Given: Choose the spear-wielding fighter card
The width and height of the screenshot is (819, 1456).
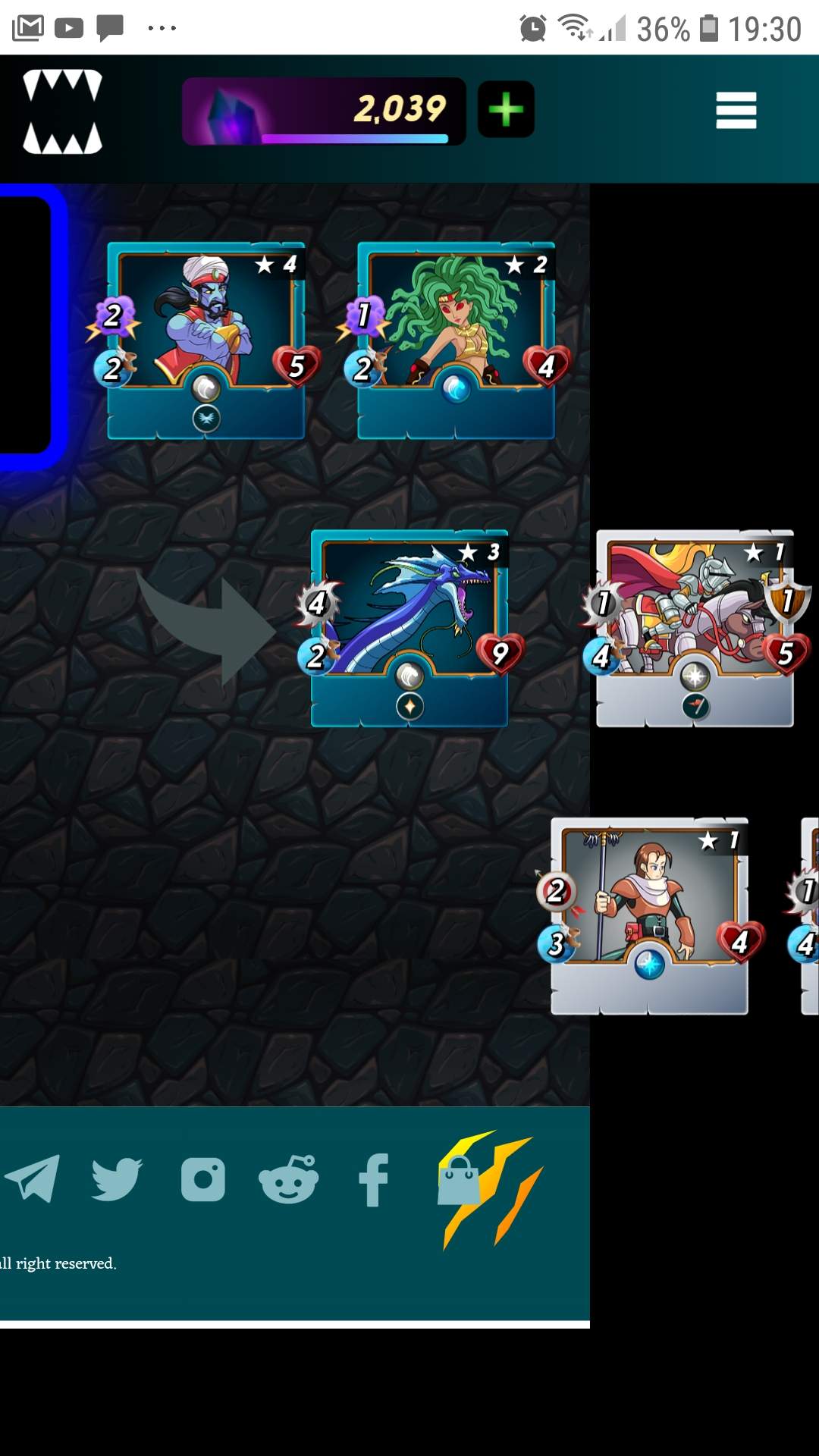Looking at the screenshot, I should pyautogui.click(x=649, y=915).
